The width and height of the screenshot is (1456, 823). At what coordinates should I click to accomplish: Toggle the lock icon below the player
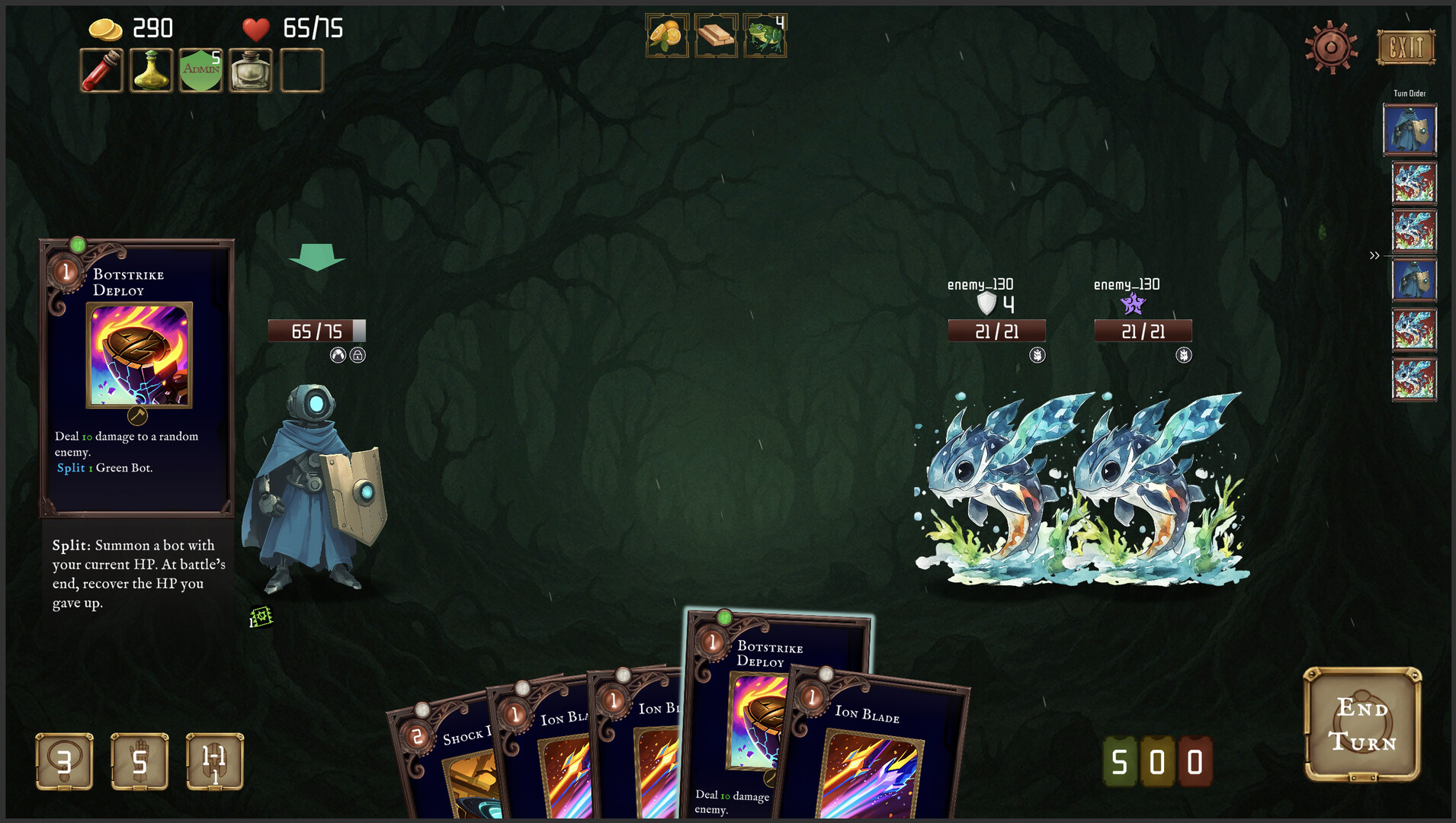358,354
